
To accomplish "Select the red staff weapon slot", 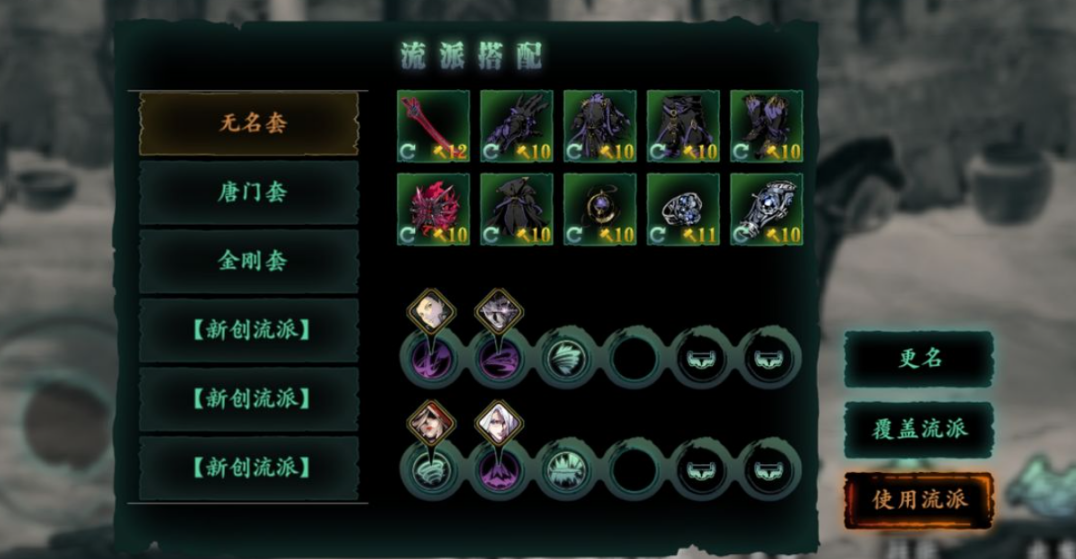I will (433, 127).
